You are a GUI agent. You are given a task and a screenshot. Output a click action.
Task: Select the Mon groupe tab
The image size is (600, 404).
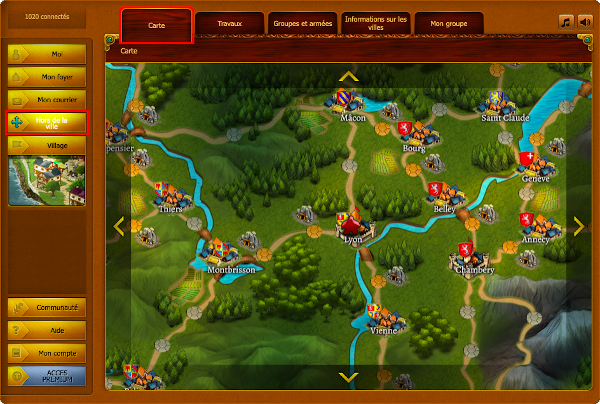click(x=448, y=23)
